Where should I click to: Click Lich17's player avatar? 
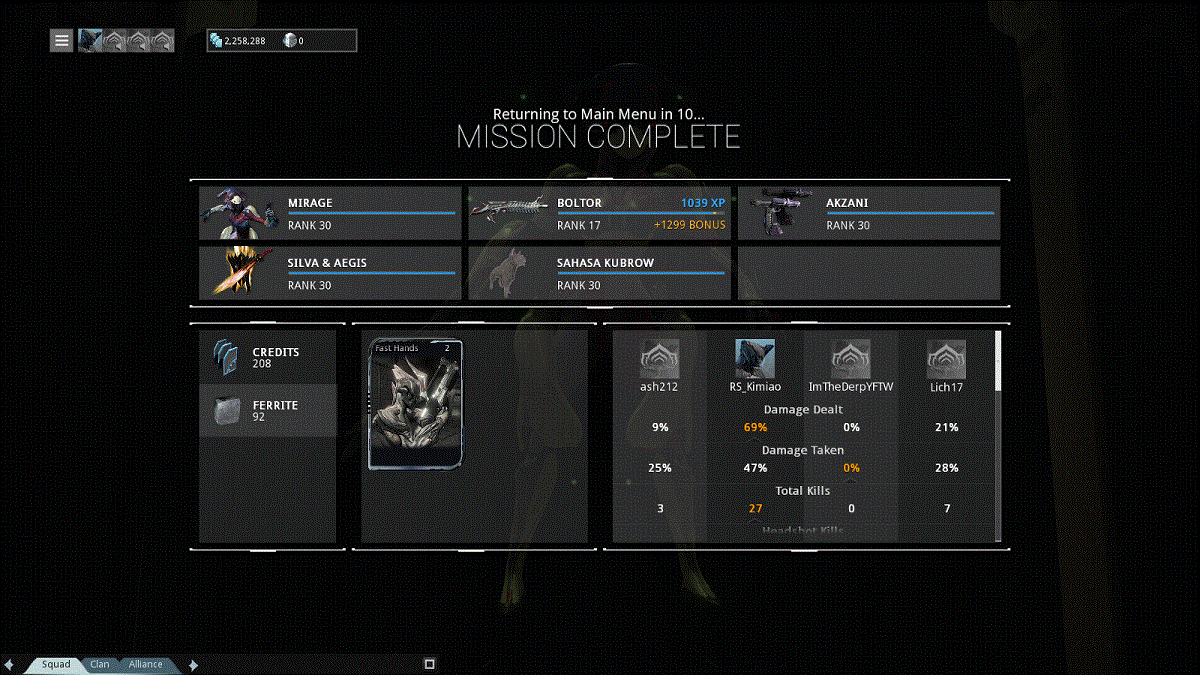tap(946, 359)
